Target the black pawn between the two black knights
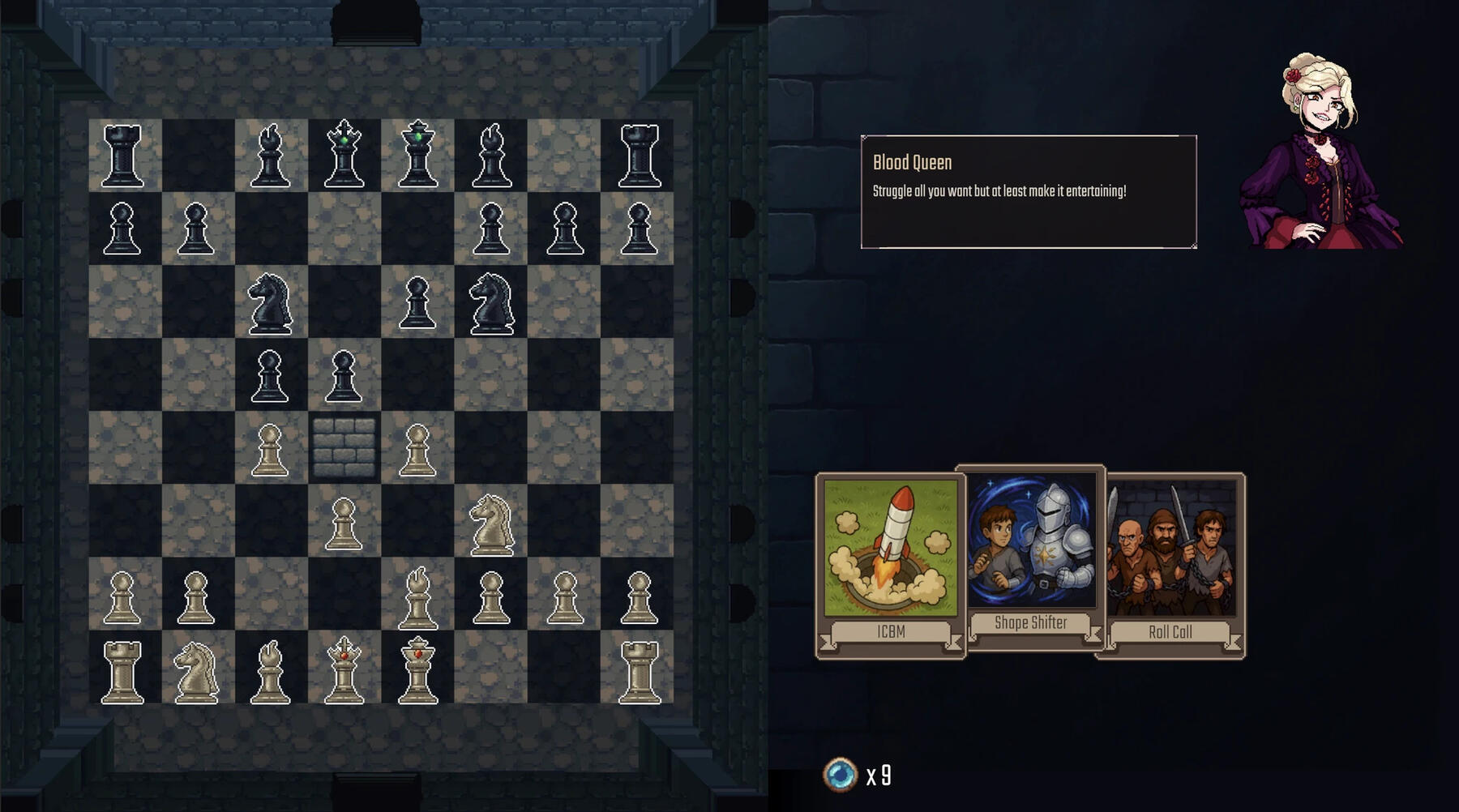Screen dimensions: 1459x812 [417, 302]
